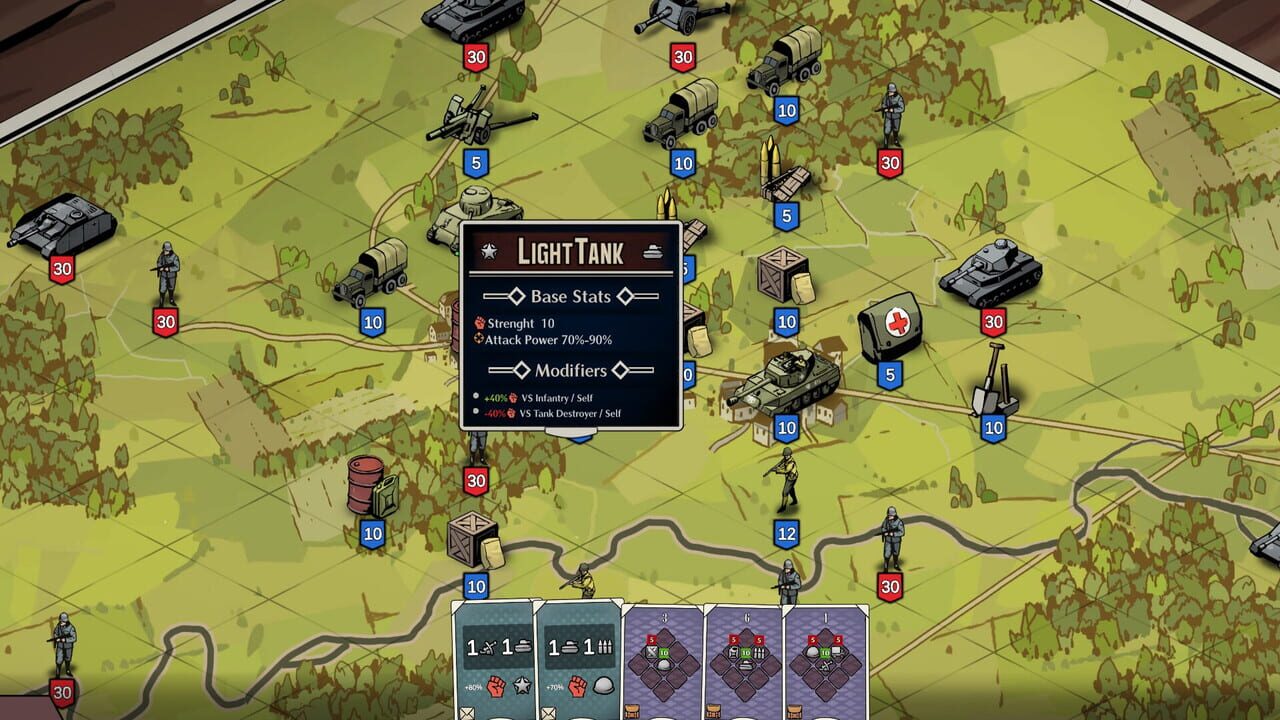Click the satchel icon under the card labeled 3
This screenshot has height=720, width=1280.
click(631, 710)
